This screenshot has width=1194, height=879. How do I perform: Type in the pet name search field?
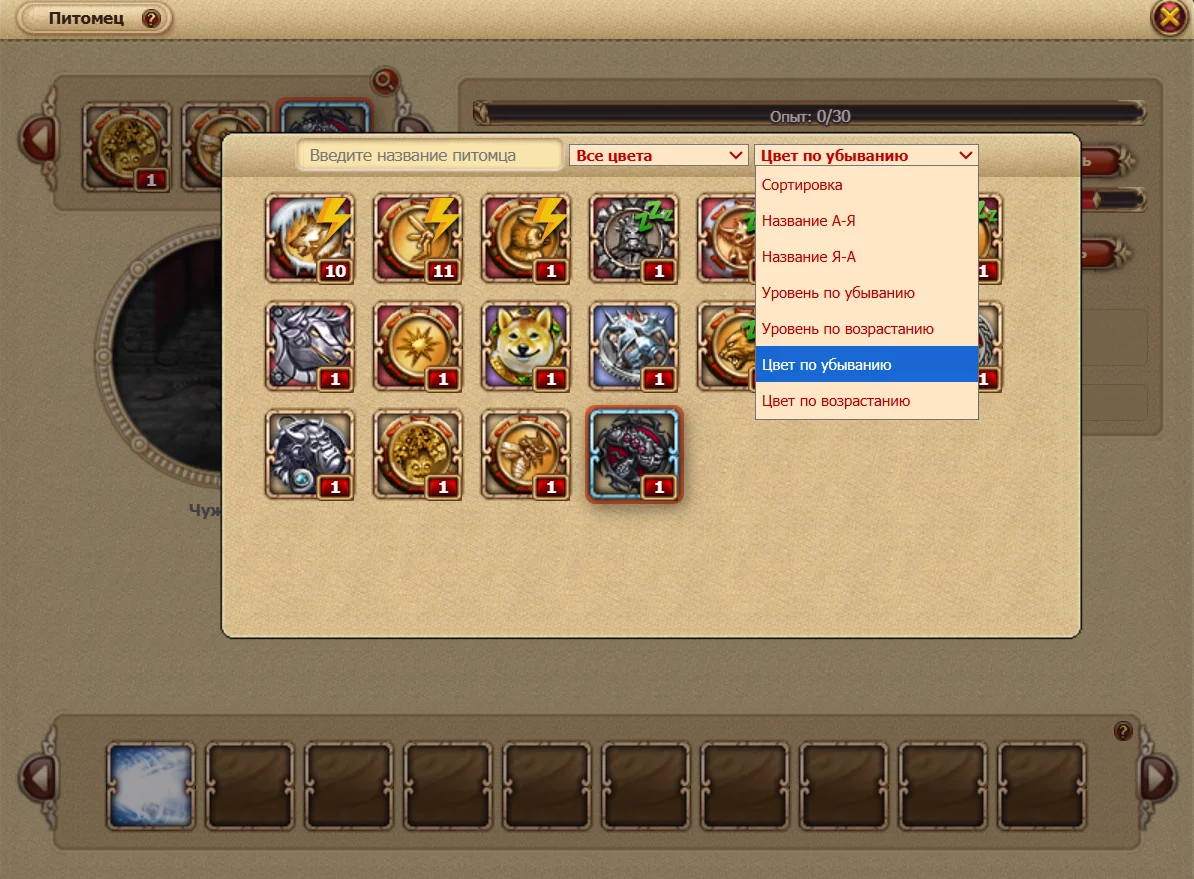430,156
